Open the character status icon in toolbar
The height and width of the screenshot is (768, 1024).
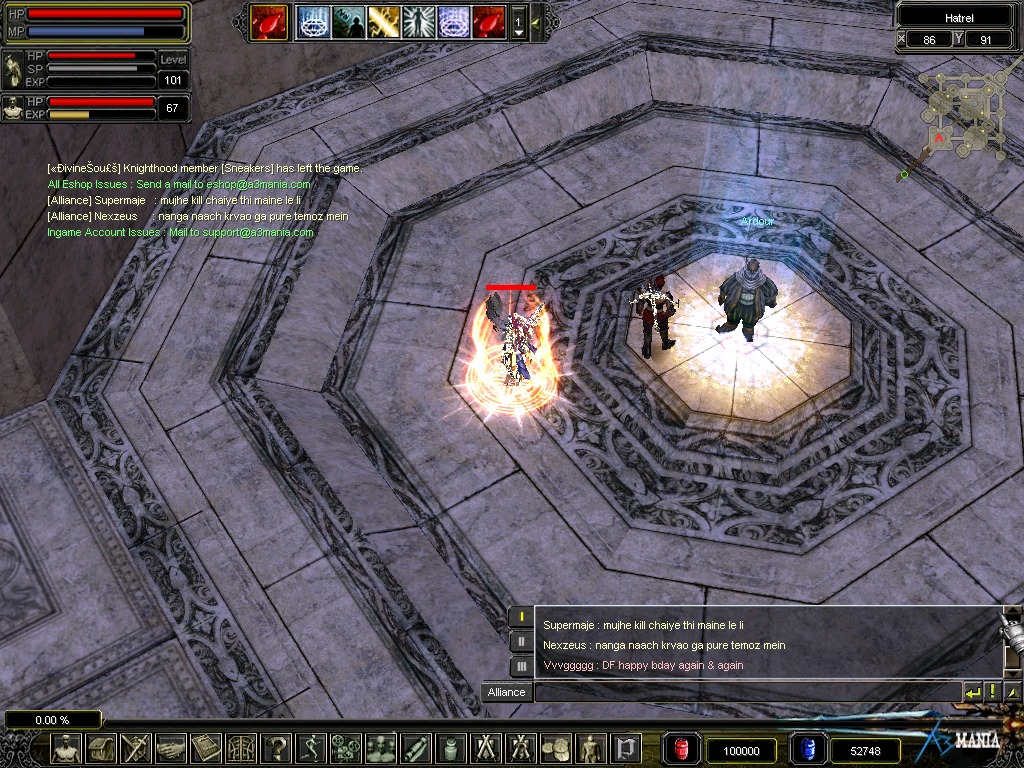point(66,748)
